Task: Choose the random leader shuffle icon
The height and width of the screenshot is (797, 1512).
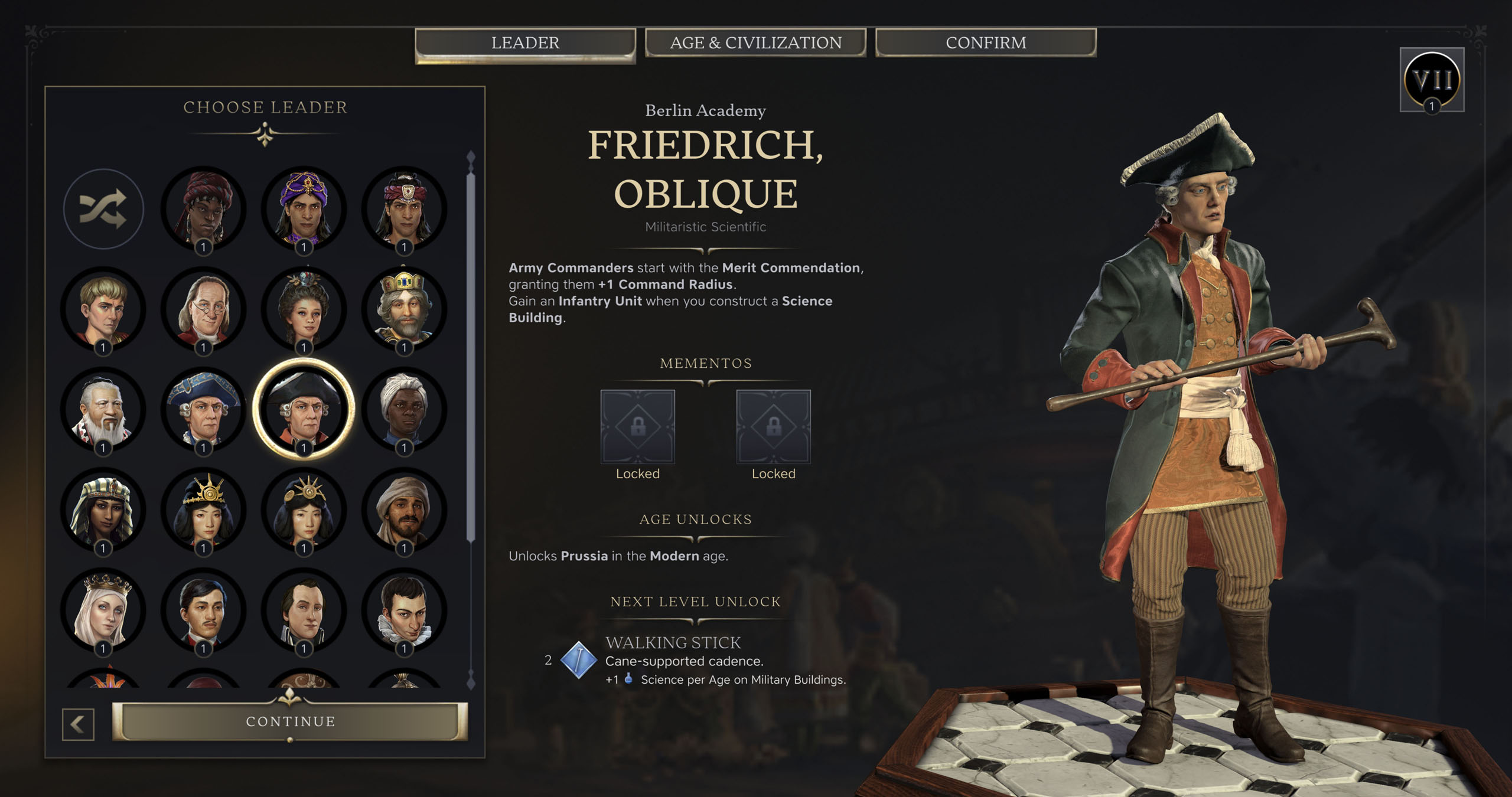Action: [103, 209]
